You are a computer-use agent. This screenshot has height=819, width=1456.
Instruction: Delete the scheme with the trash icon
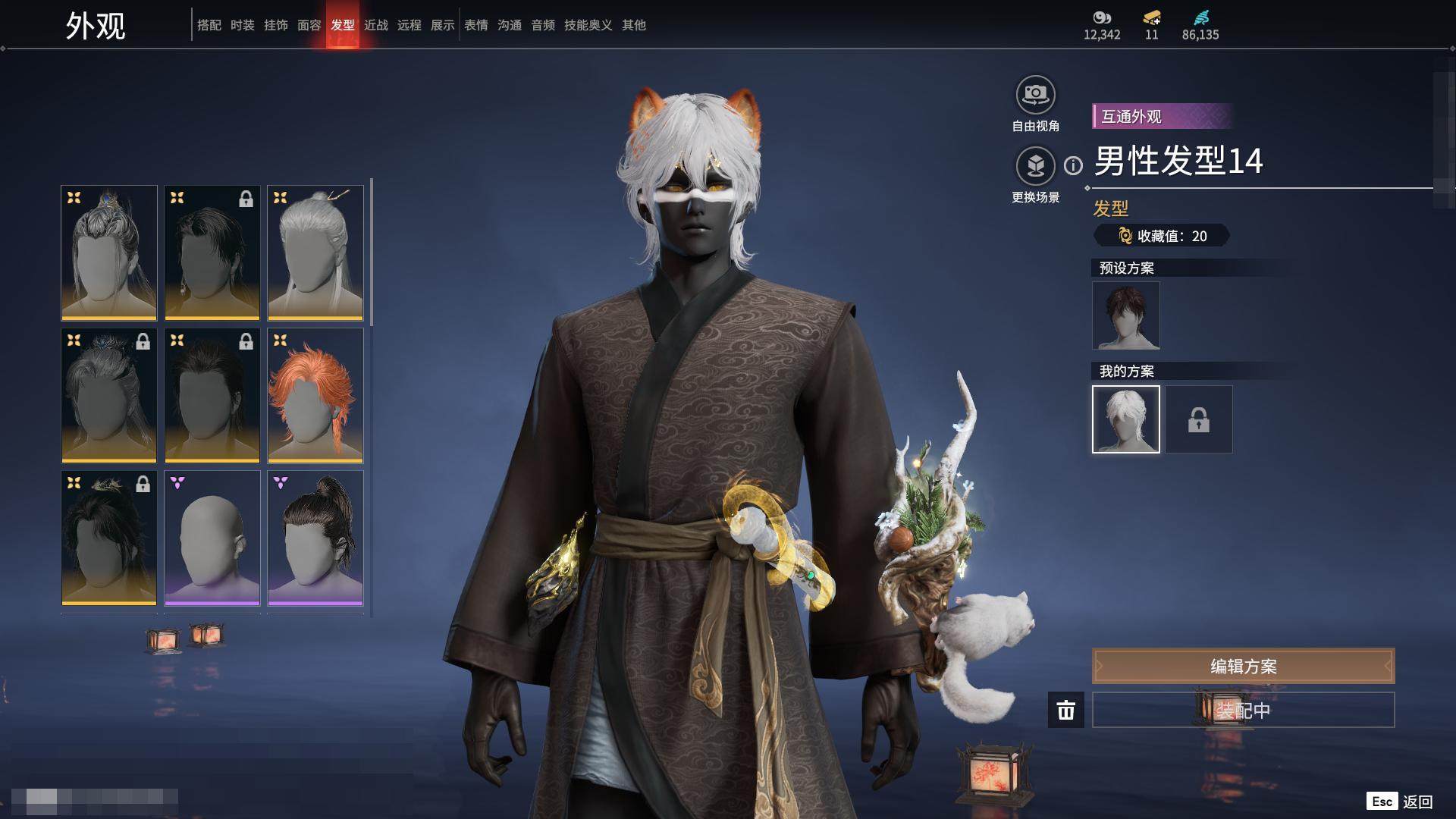click(x=1066, y=711)
